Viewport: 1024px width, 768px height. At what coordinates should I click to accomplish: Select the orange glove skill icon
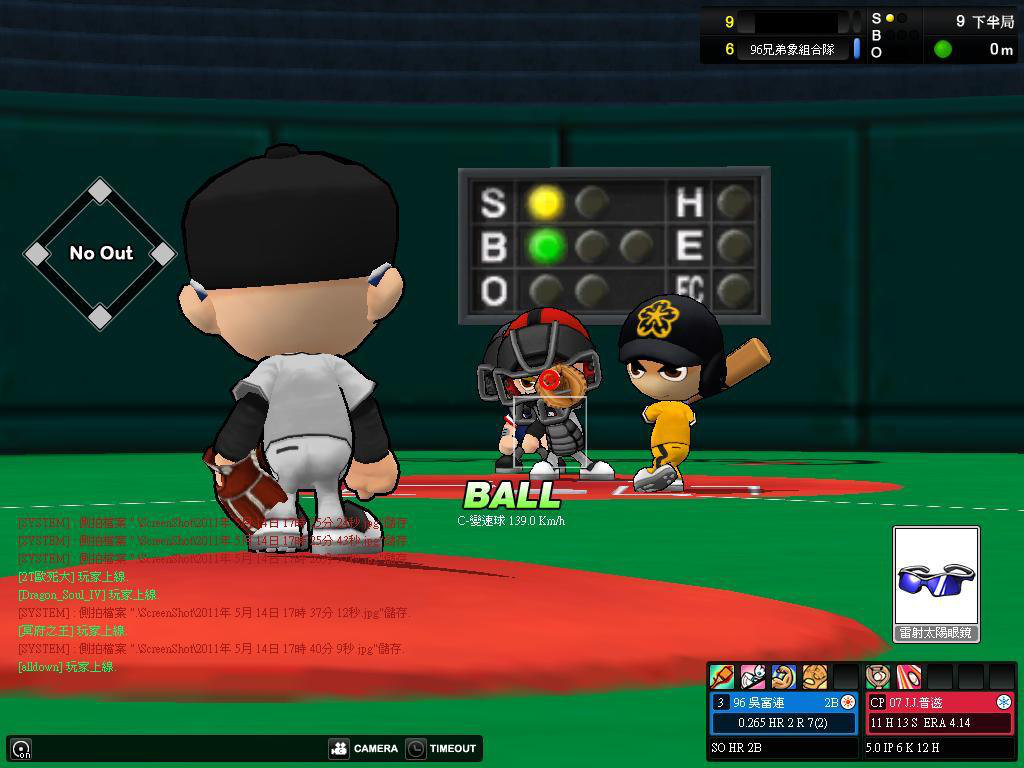pyautogui.click(x=815, y=677)
